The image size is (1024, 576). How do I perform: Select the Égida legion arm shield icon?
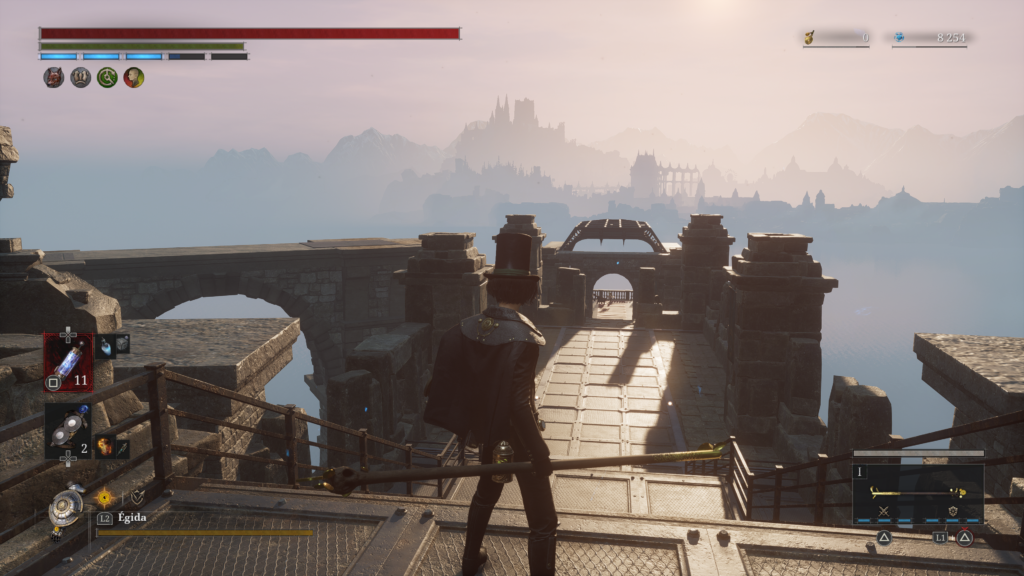point(66,505)
